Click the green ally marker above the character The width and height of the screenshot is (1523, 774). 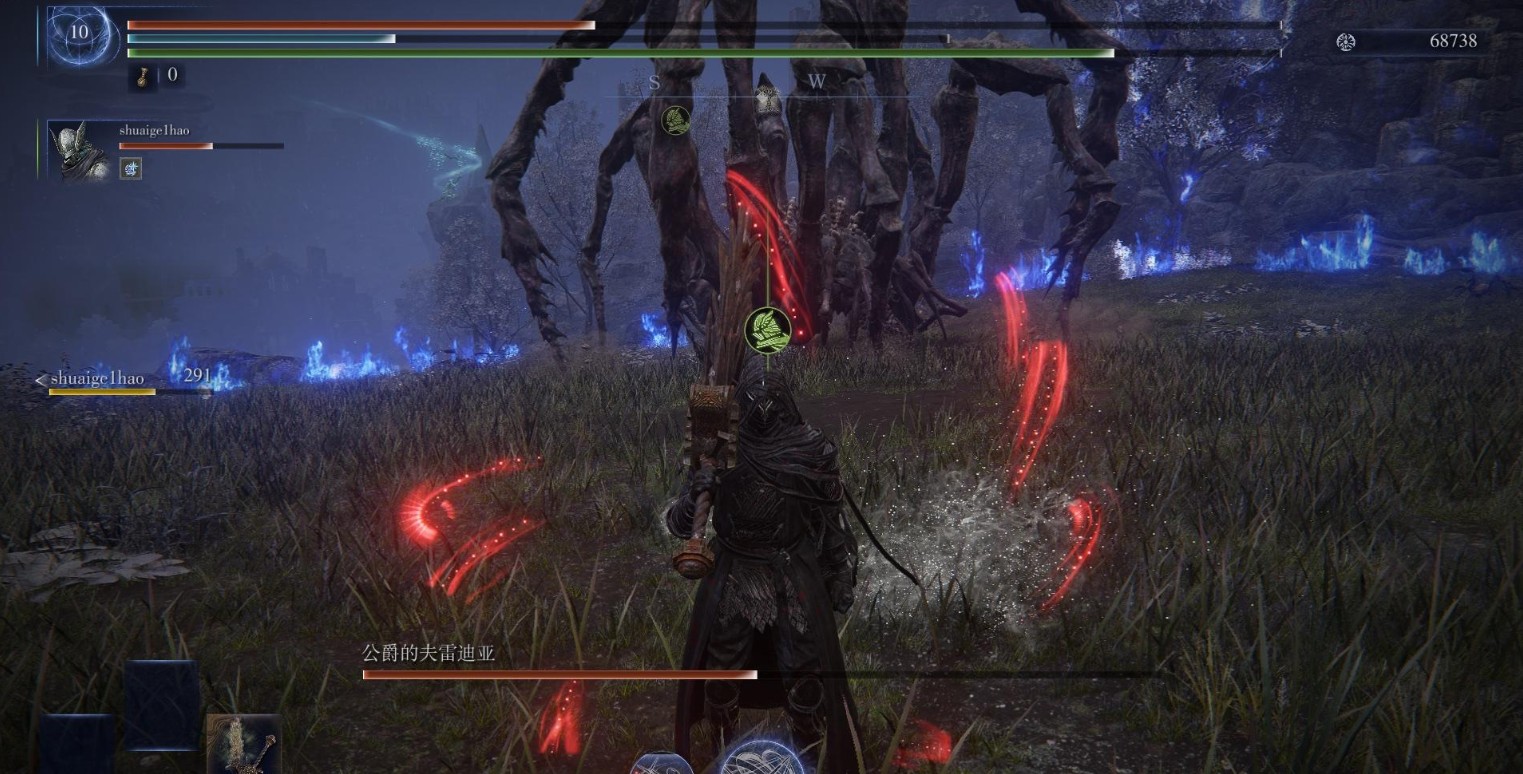[x=767, y=329]
